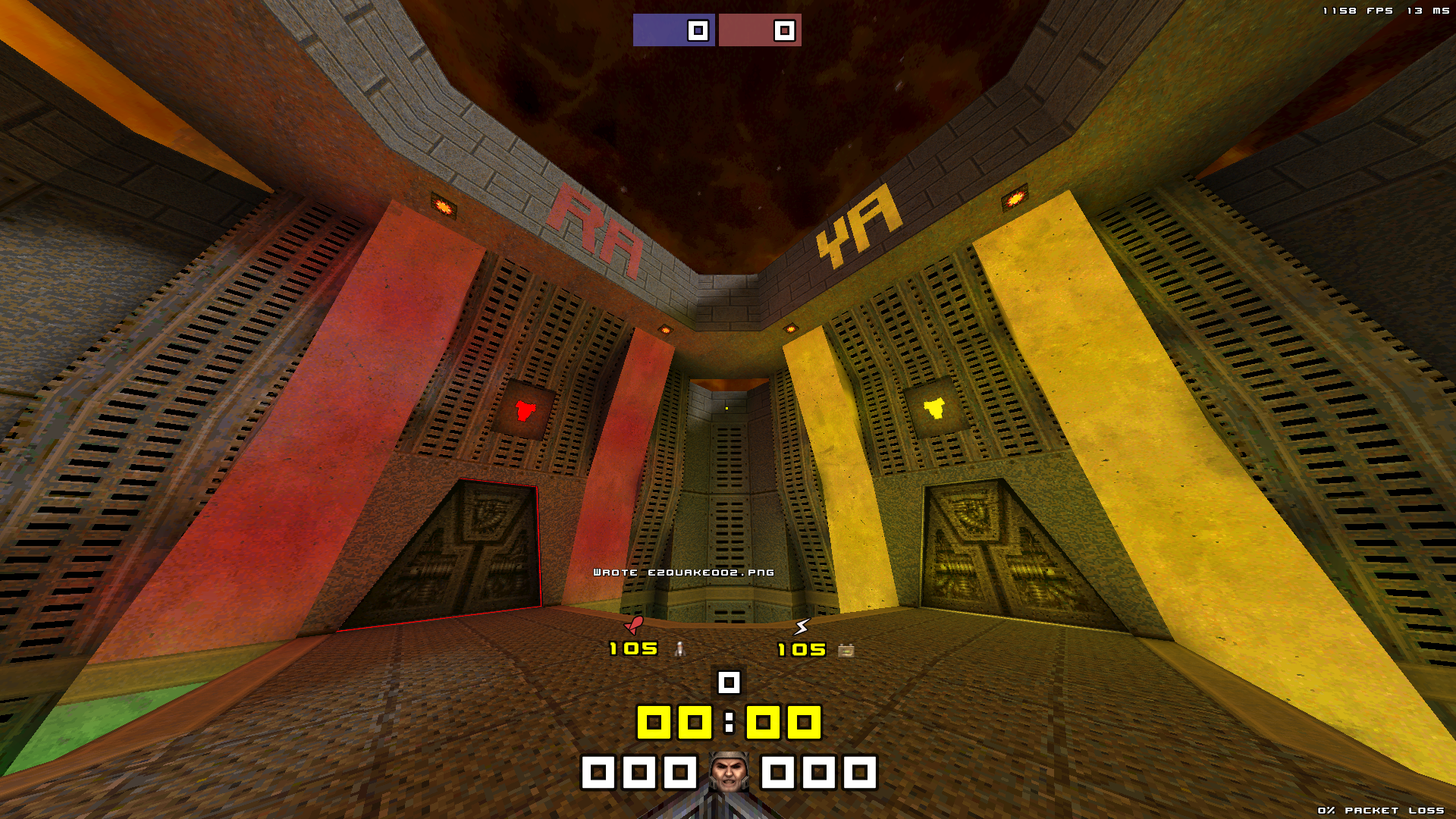Select the red rocket launcher icon

click(x=634, y=625)
